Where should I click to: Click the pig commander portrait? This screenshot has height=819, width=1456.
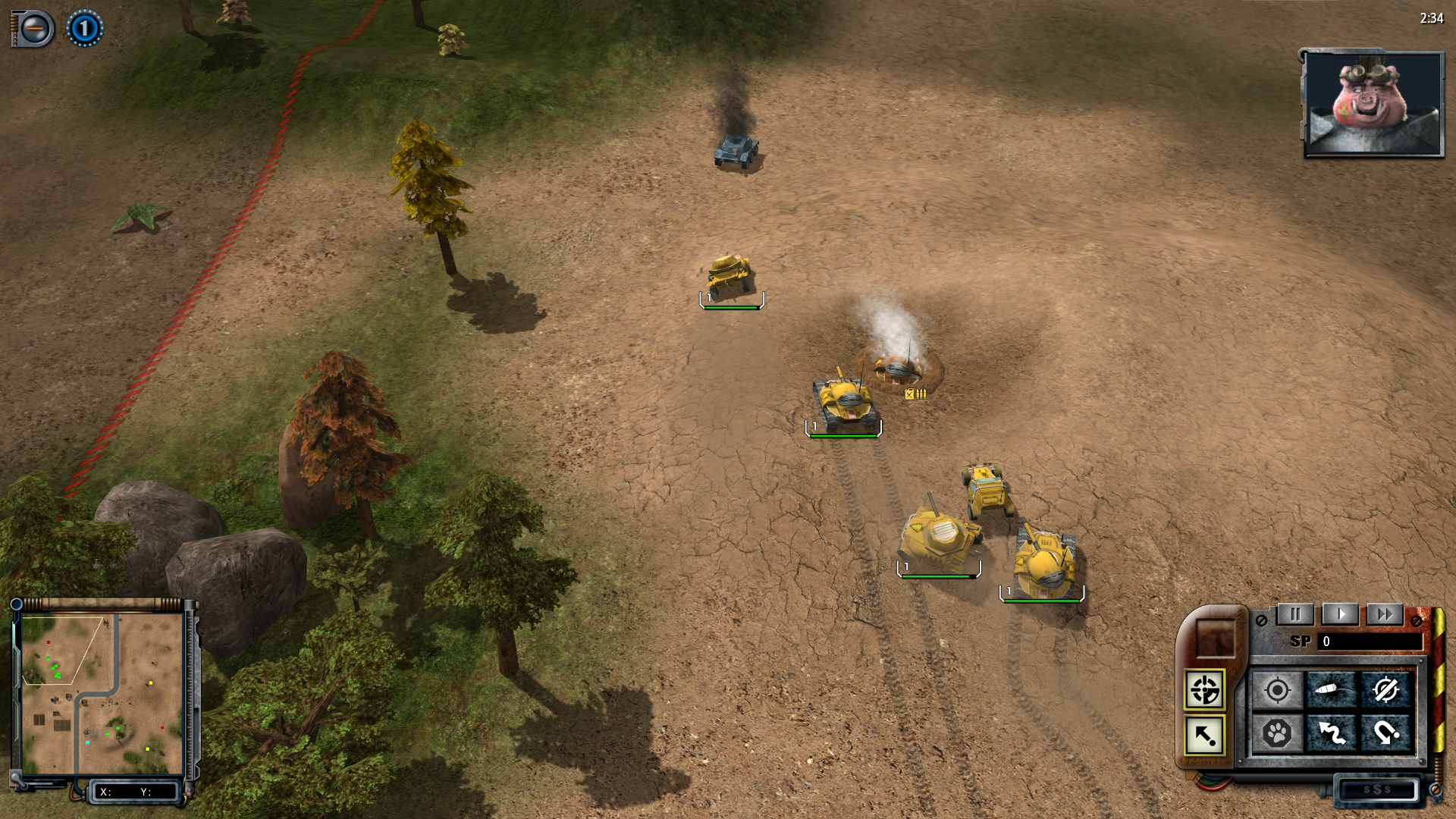tap(1373, 104)
